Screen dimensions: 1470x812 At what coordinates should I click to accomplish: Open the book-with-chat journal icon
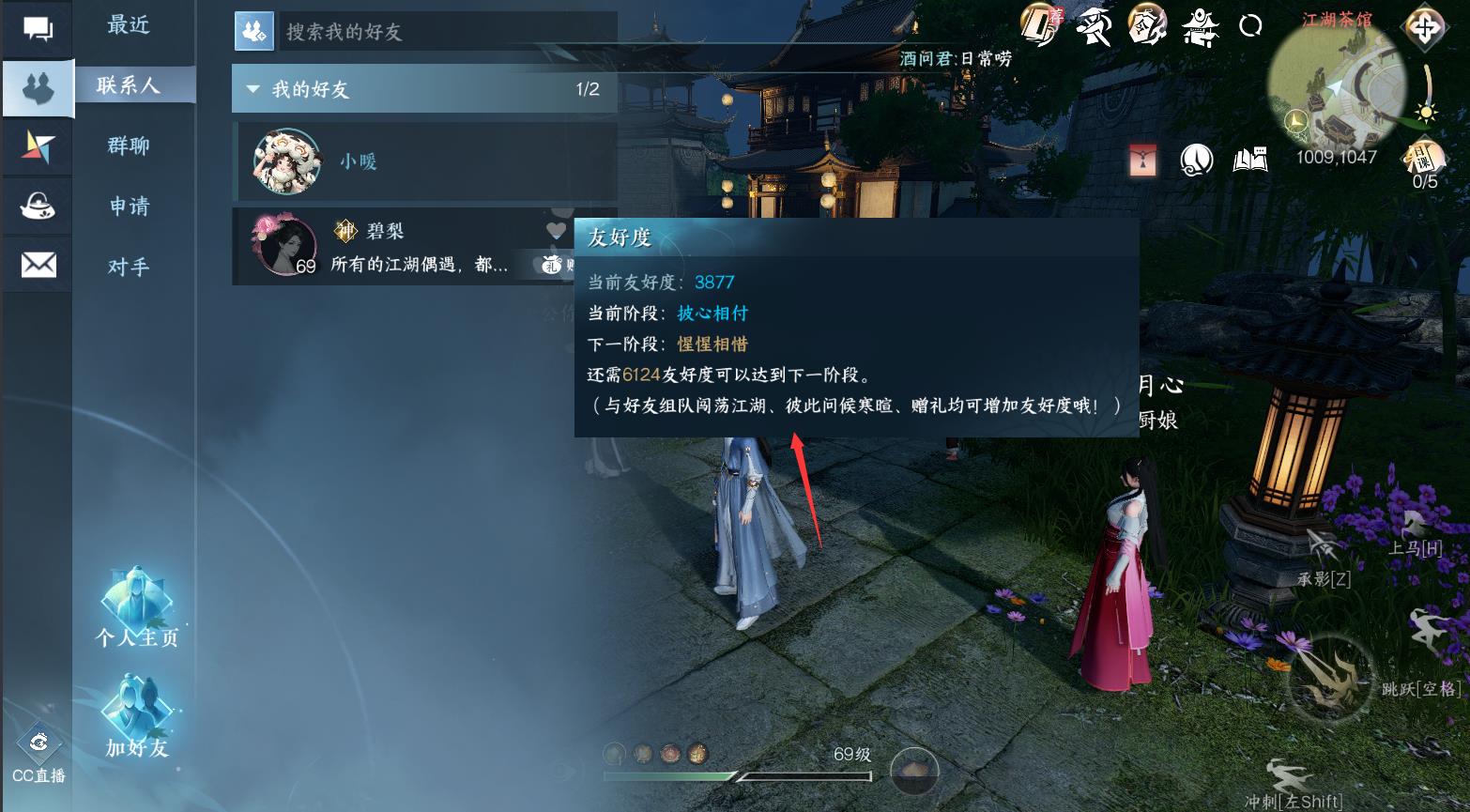tap(1249, 159)
